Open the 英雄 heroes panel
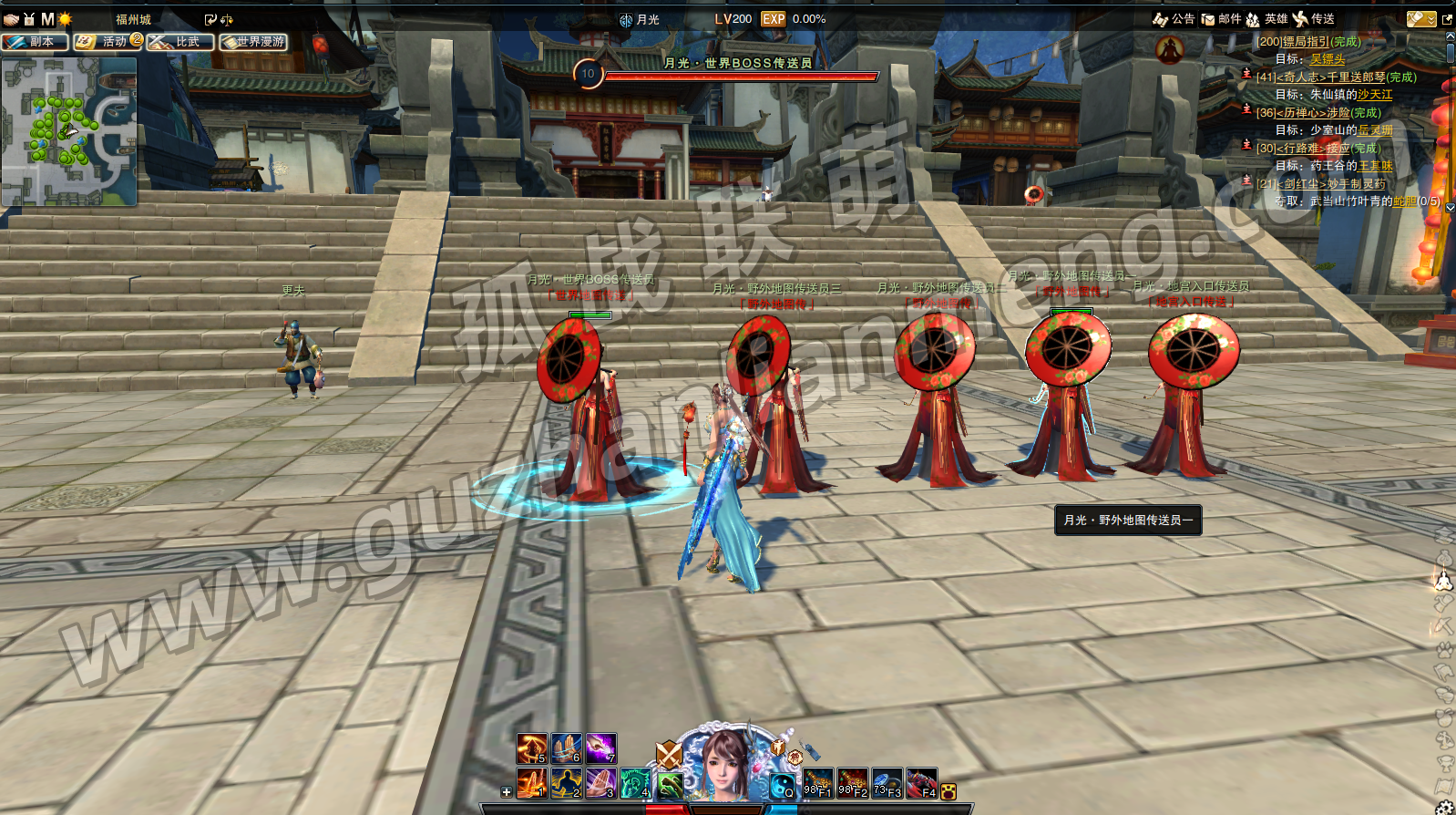 pos(1267,19)
